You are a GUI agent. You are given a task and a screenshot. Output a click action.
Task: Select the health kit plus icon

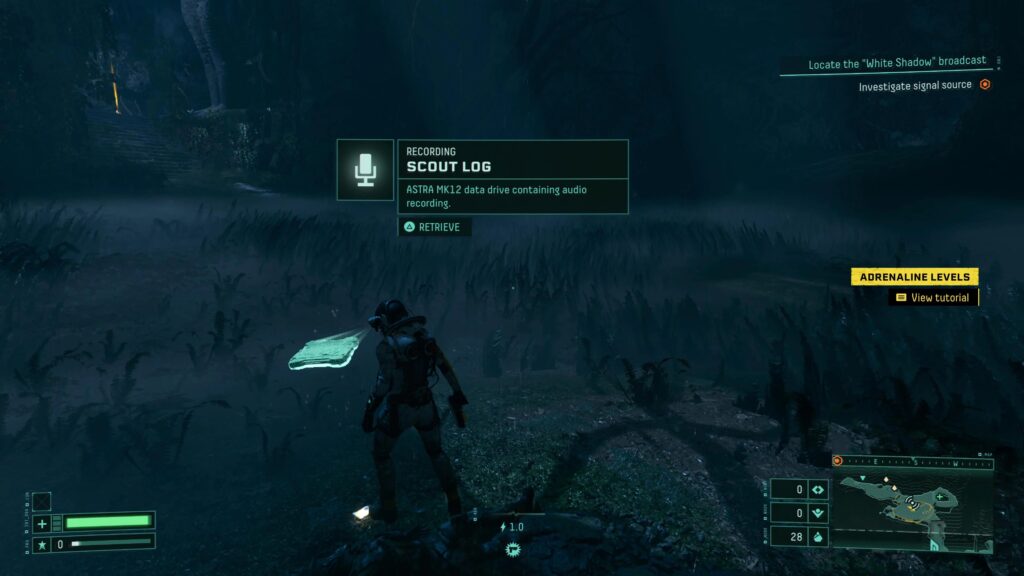[41, 523]
